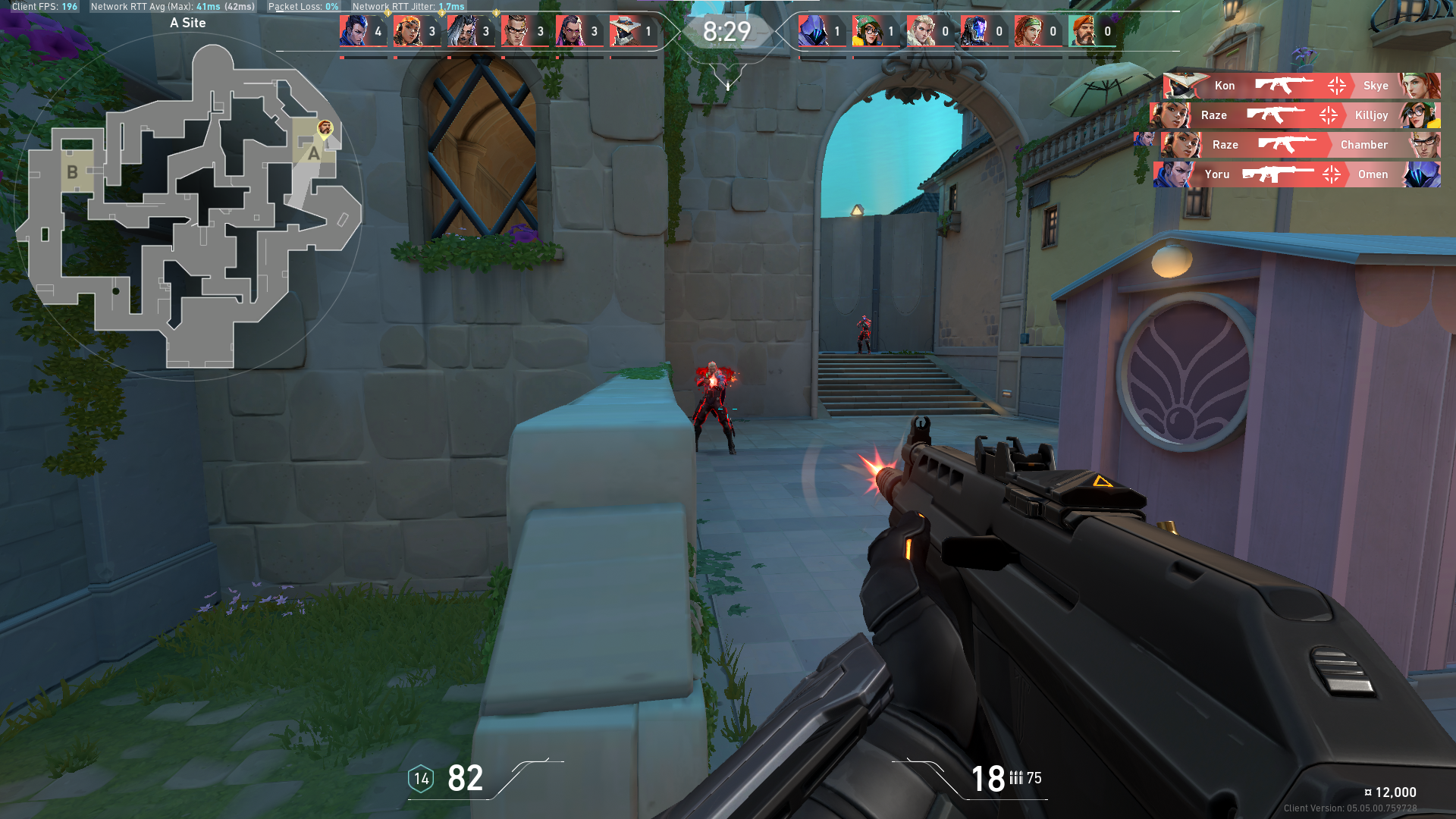1456x819 pixels.
Task: Select the B site marker on the minimap
Action: 72,172
